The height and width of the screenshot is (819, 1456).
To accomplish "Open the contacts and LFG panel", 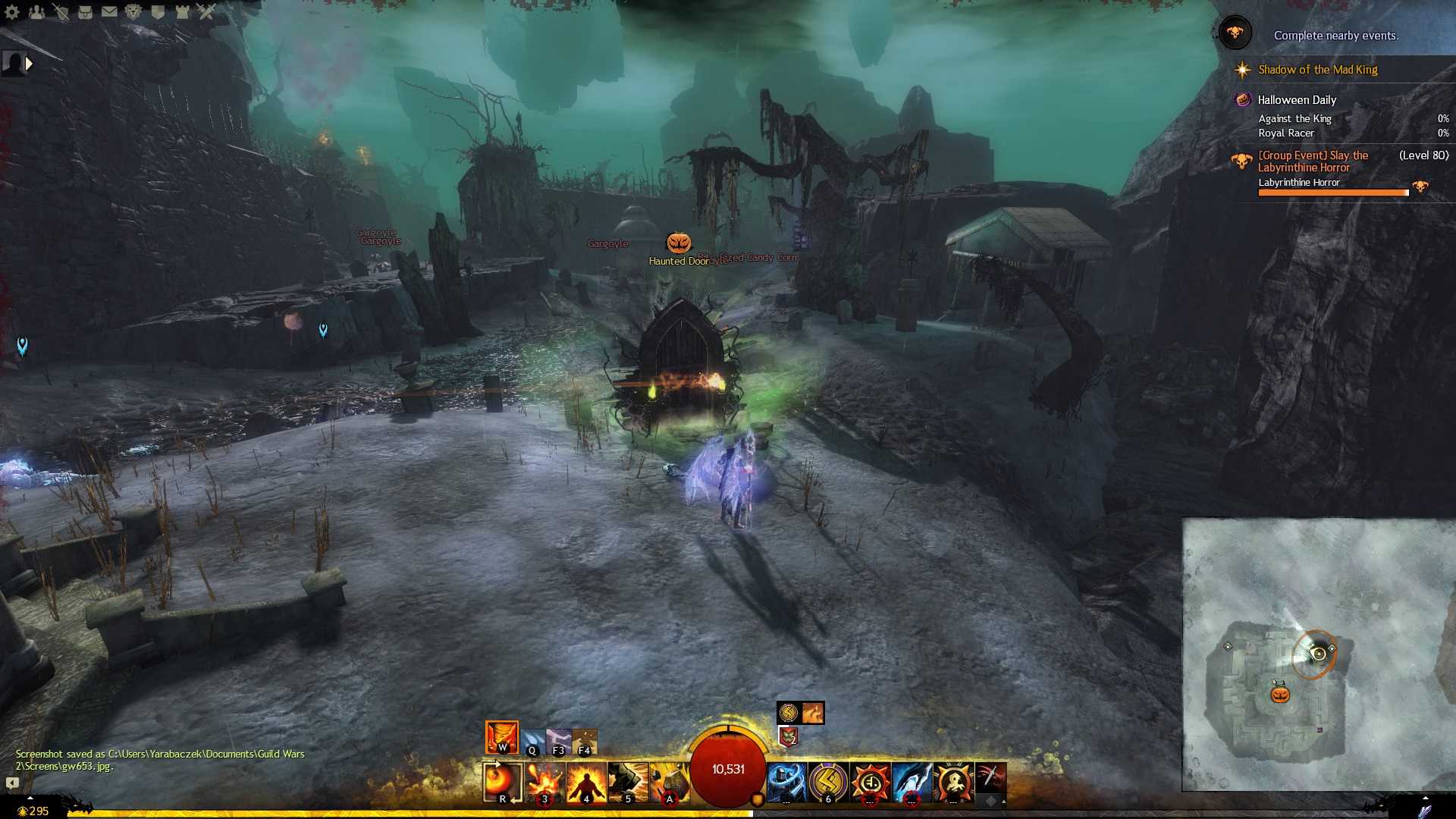I will pyautogui.click(x=36, y=12).
